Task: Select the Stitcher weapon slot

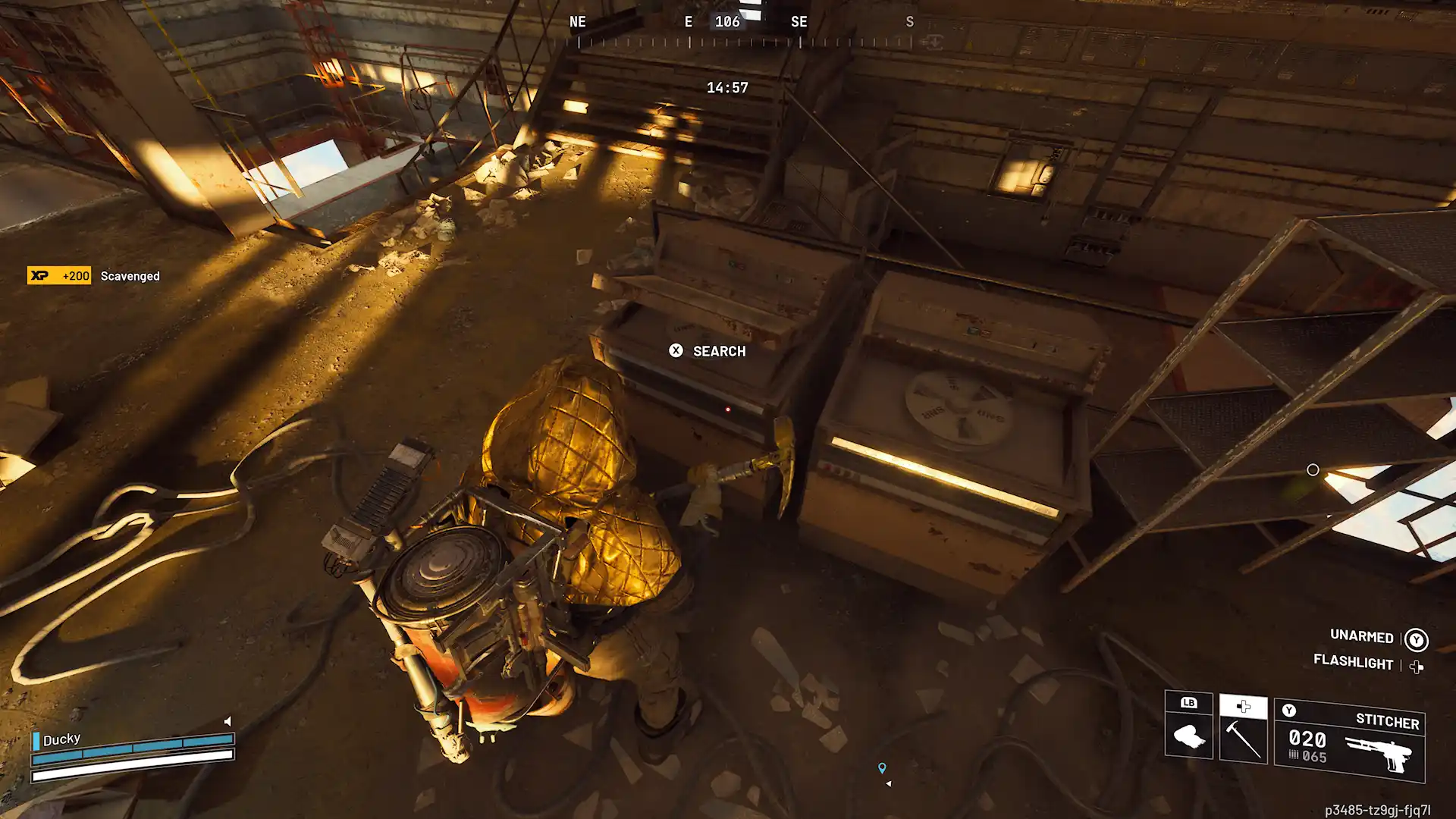Action: pyautogui.click(x=1349, y=741)
